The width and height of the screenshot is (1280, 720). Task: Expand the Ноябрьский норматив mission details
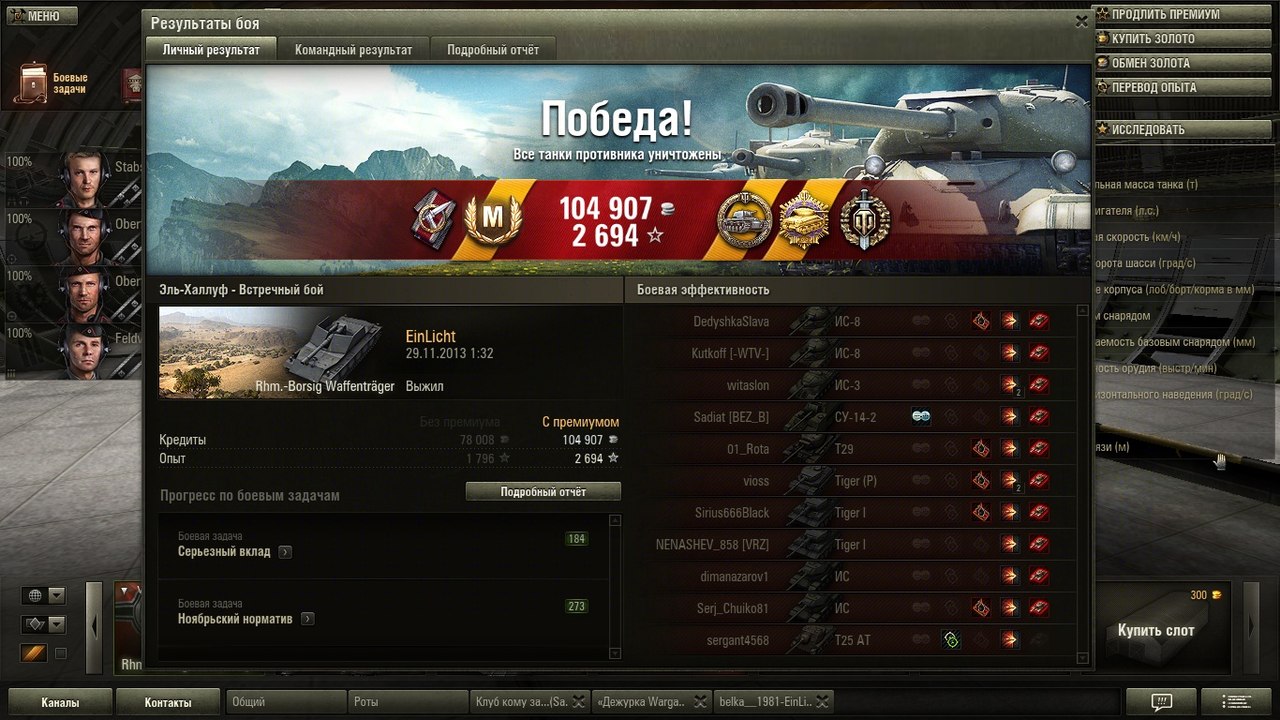[307, 619]
